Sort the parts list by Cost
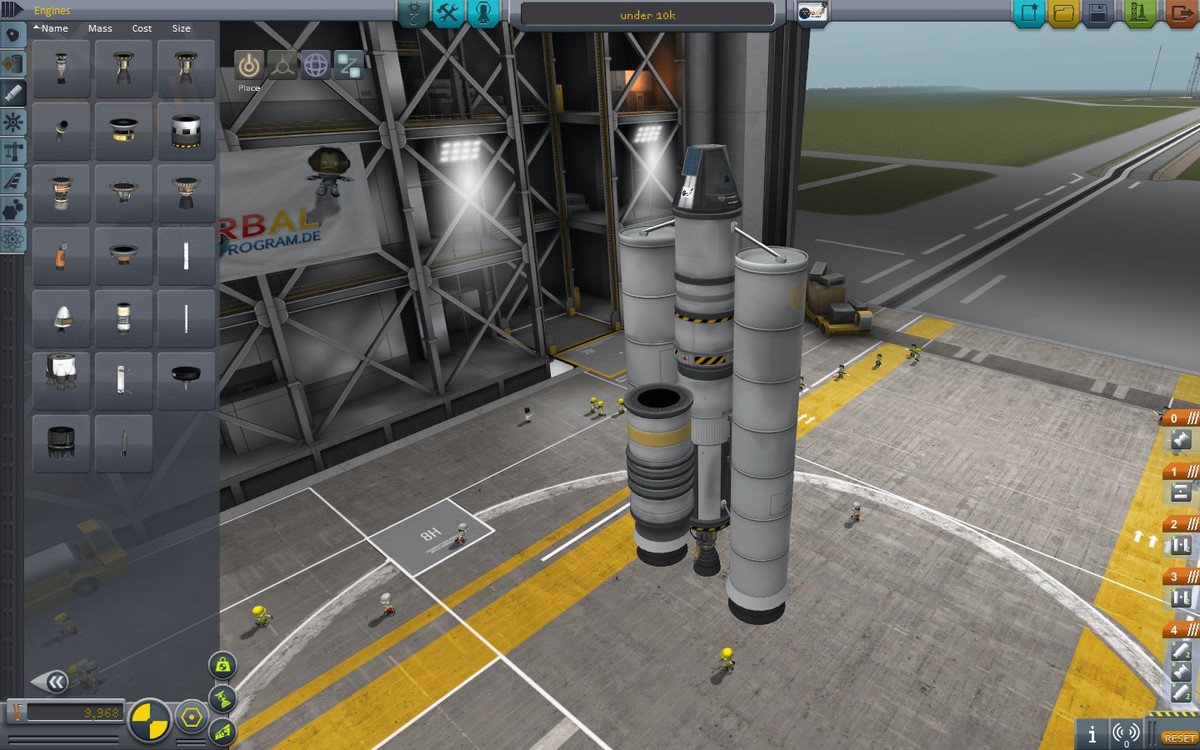The image size is (1200, 750). pyautogui.click(x=141, y=29)
